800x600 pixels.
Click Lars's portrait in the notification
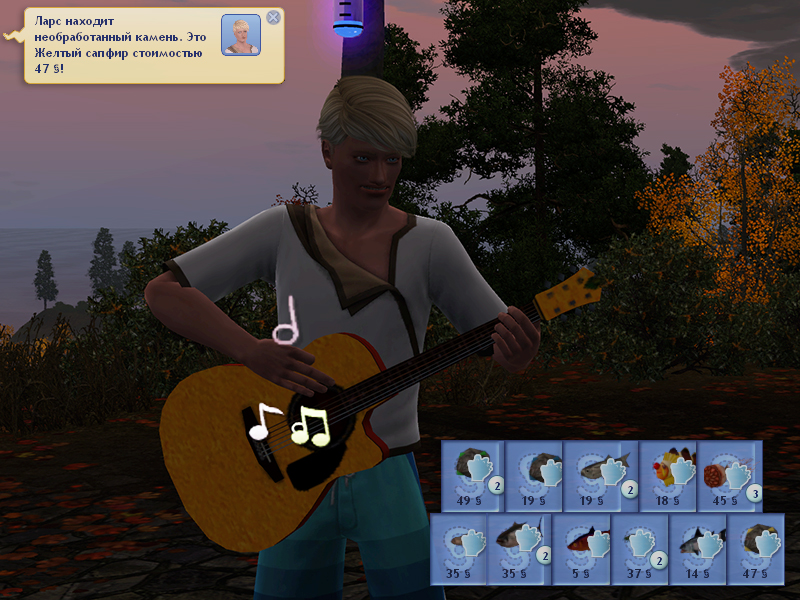tap(241, 35)
